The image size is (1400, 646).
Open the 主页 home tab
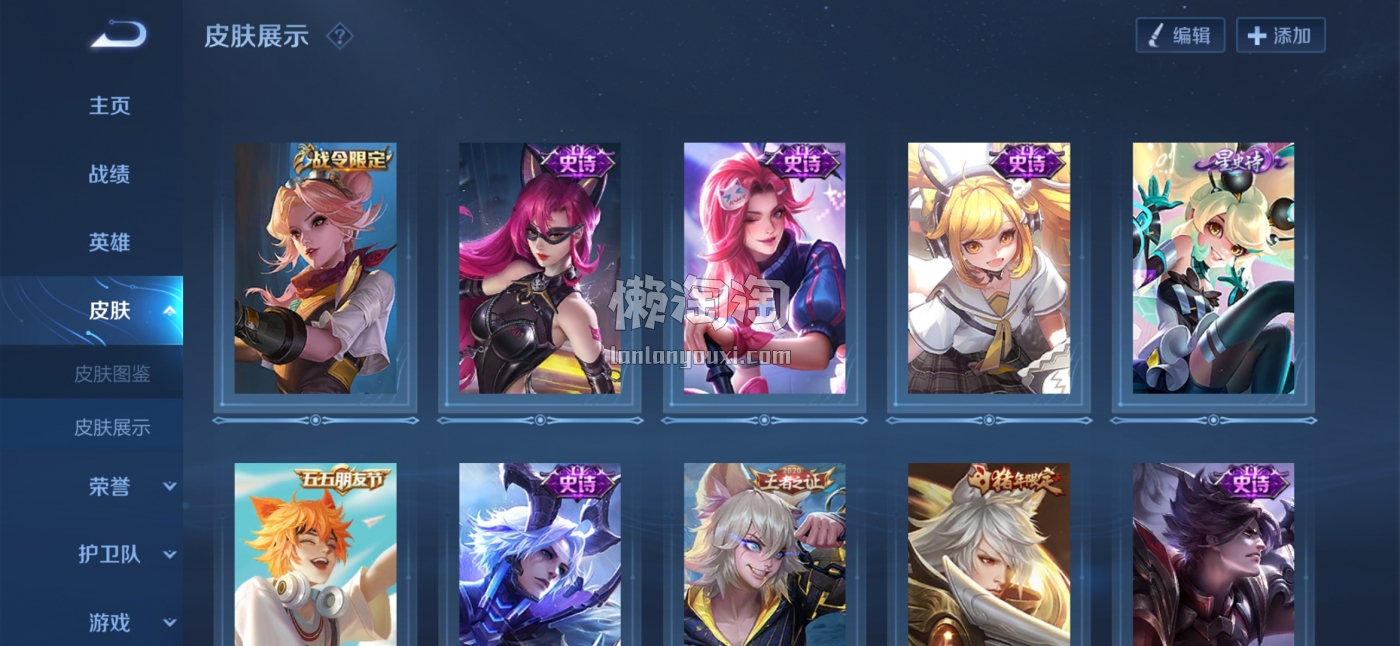pos(110,106)
